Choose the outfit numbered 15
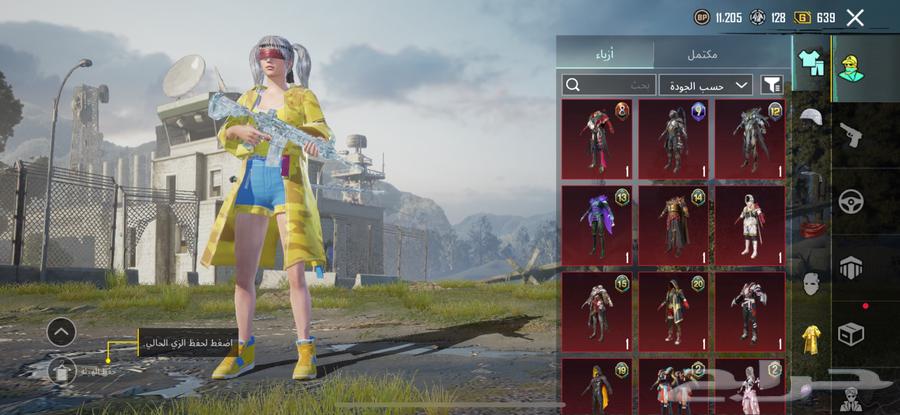900x415 pixels. tap(596, 311)
